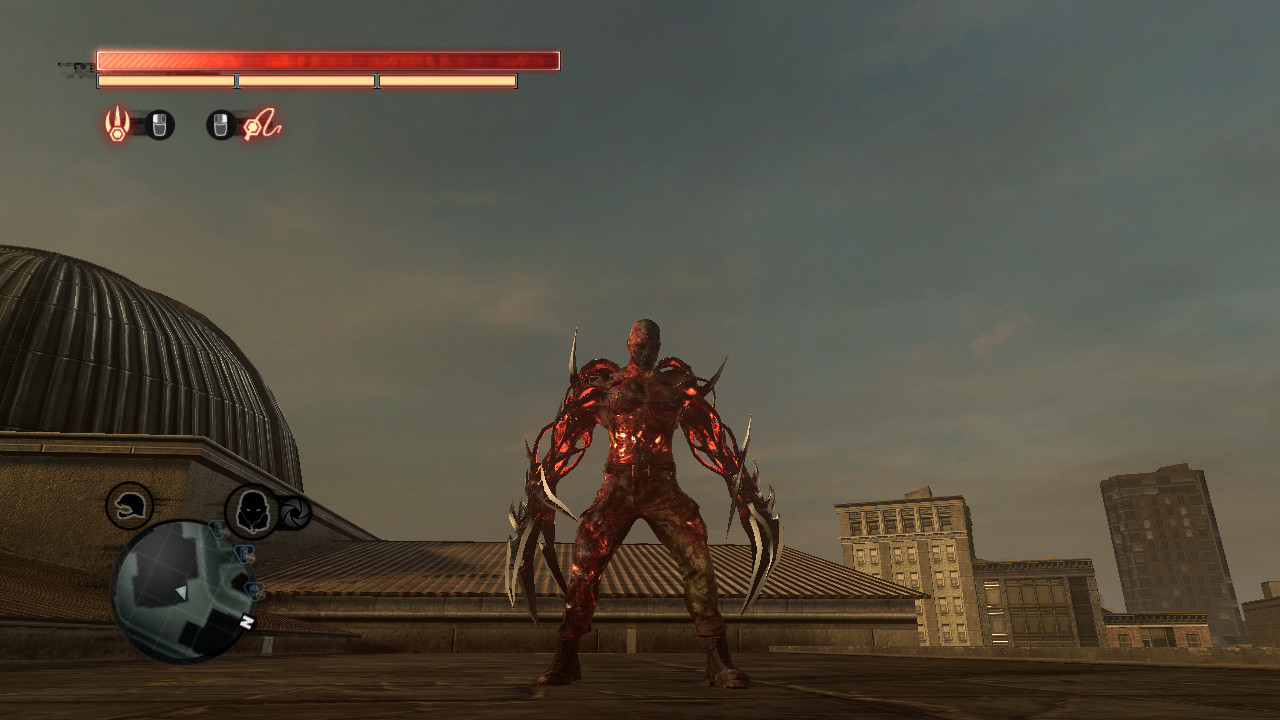Select the third mass meter segment

(x=445, y=79)
